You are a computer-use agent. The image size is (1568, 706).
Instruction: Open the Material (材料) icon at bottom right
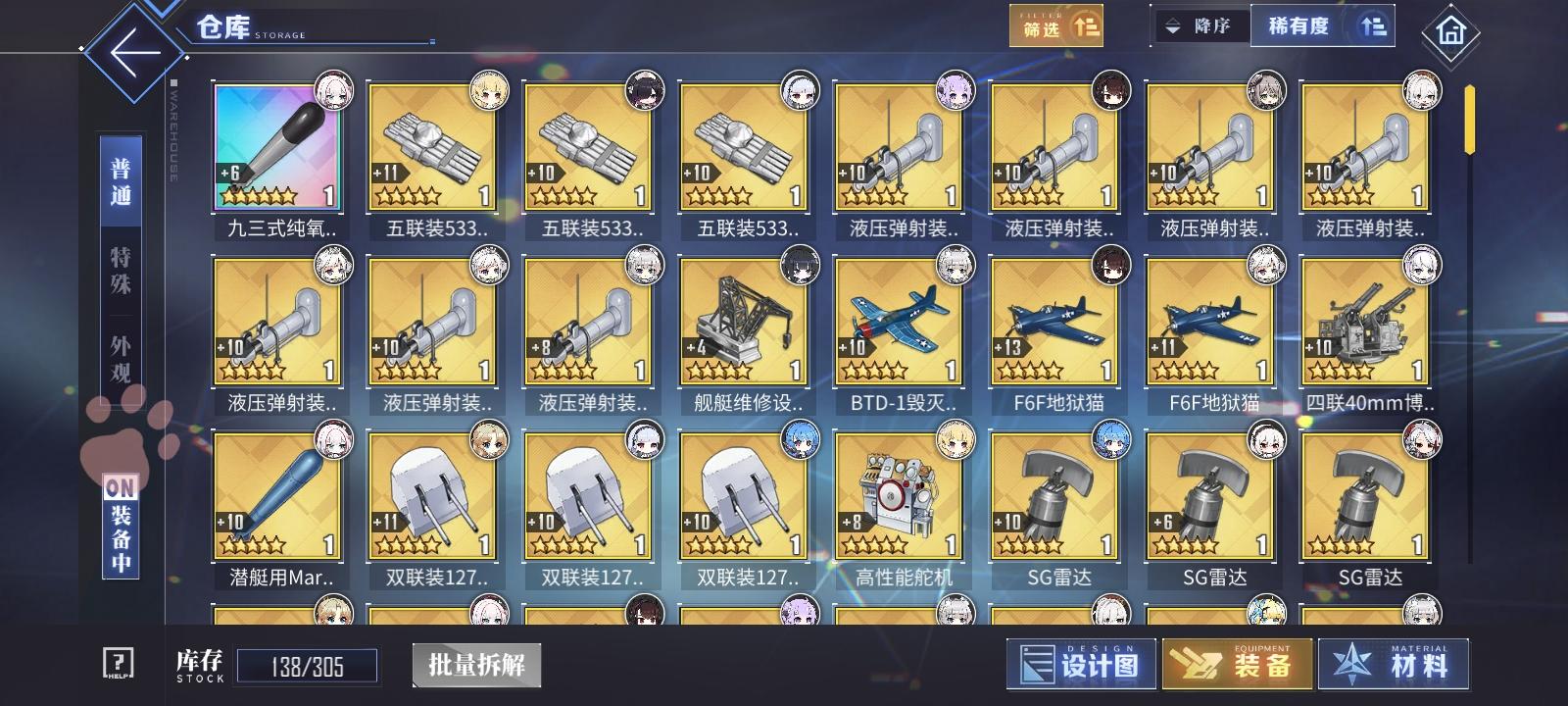(x=1395, y=663)
